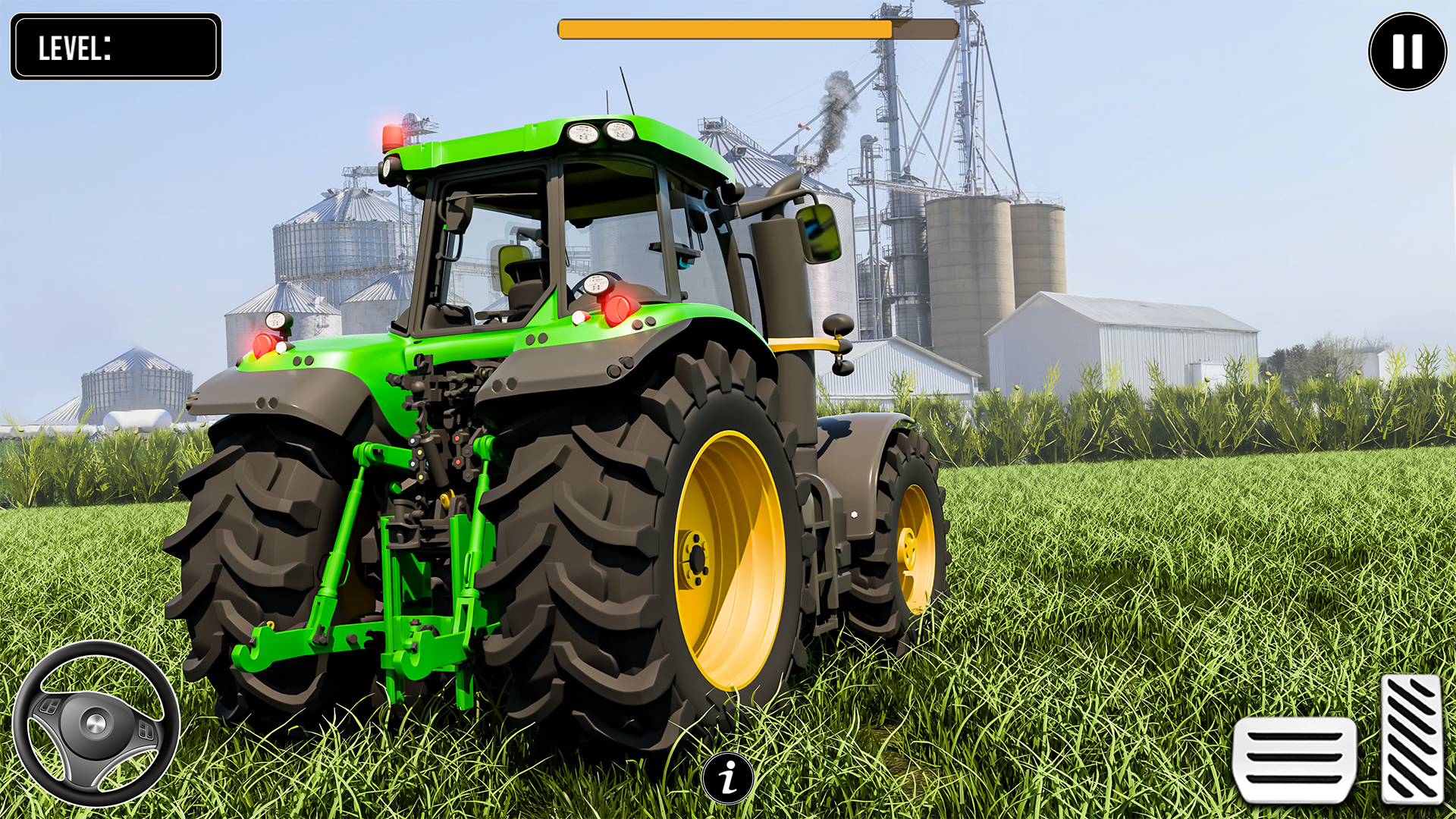Select the info button for gameplay help
The width and height of the screenshot is (1456, 819).
pos(727,777)
